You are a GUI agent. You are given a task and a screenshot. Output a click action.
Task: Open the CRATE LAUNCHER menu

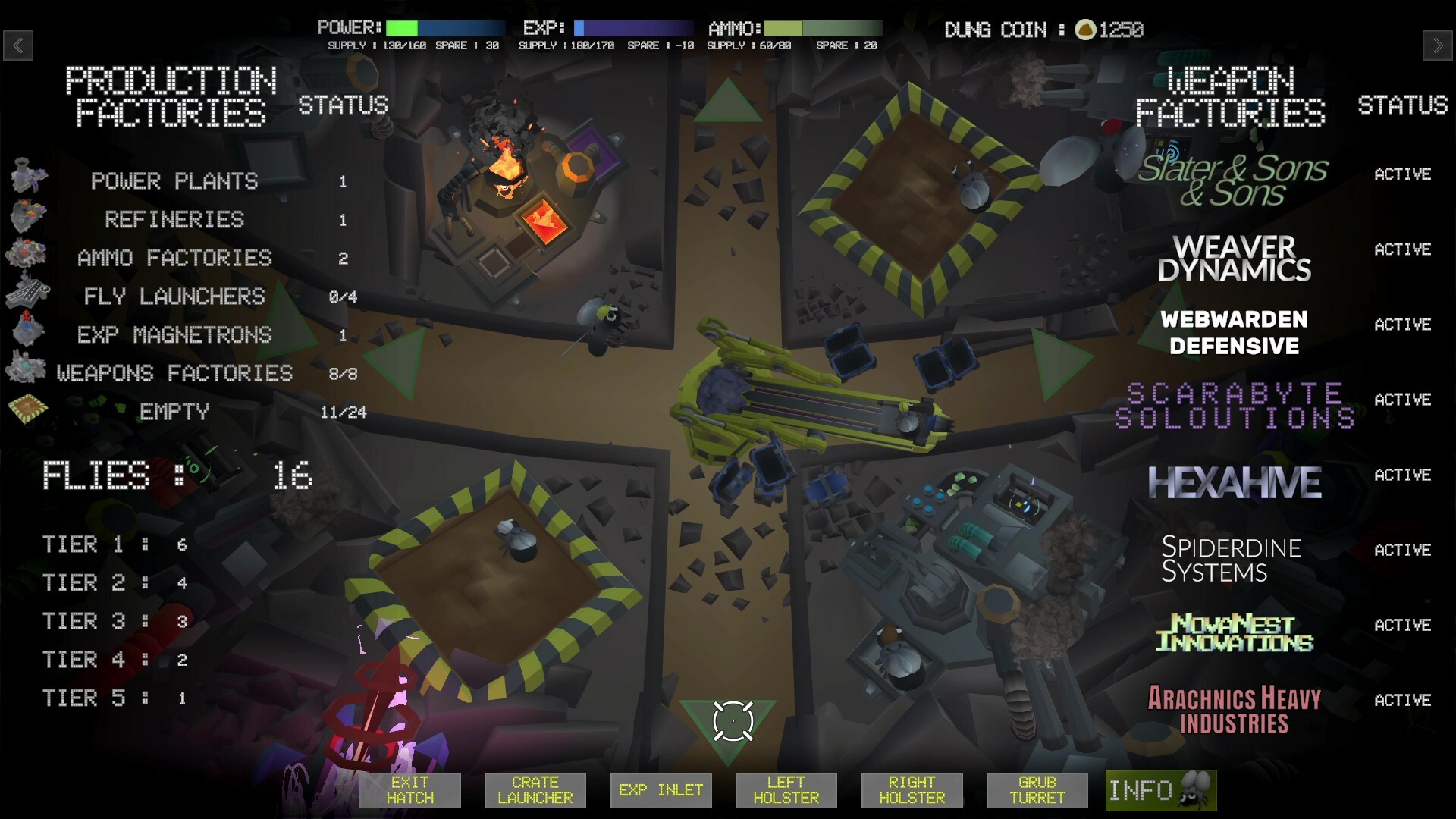tap(535, 790)
